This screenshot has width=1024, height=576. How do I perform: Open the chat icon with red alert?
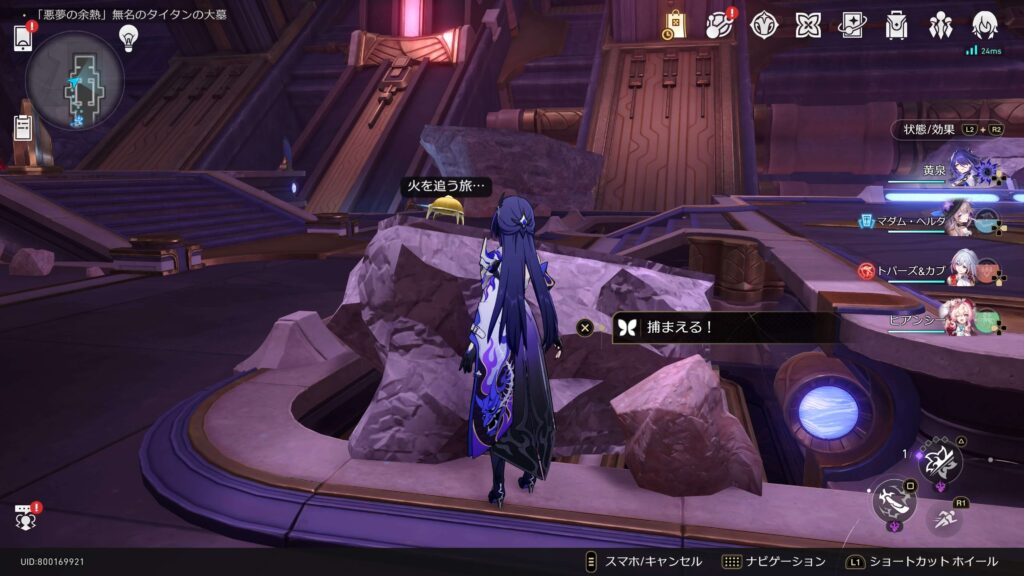coord(24,517)
